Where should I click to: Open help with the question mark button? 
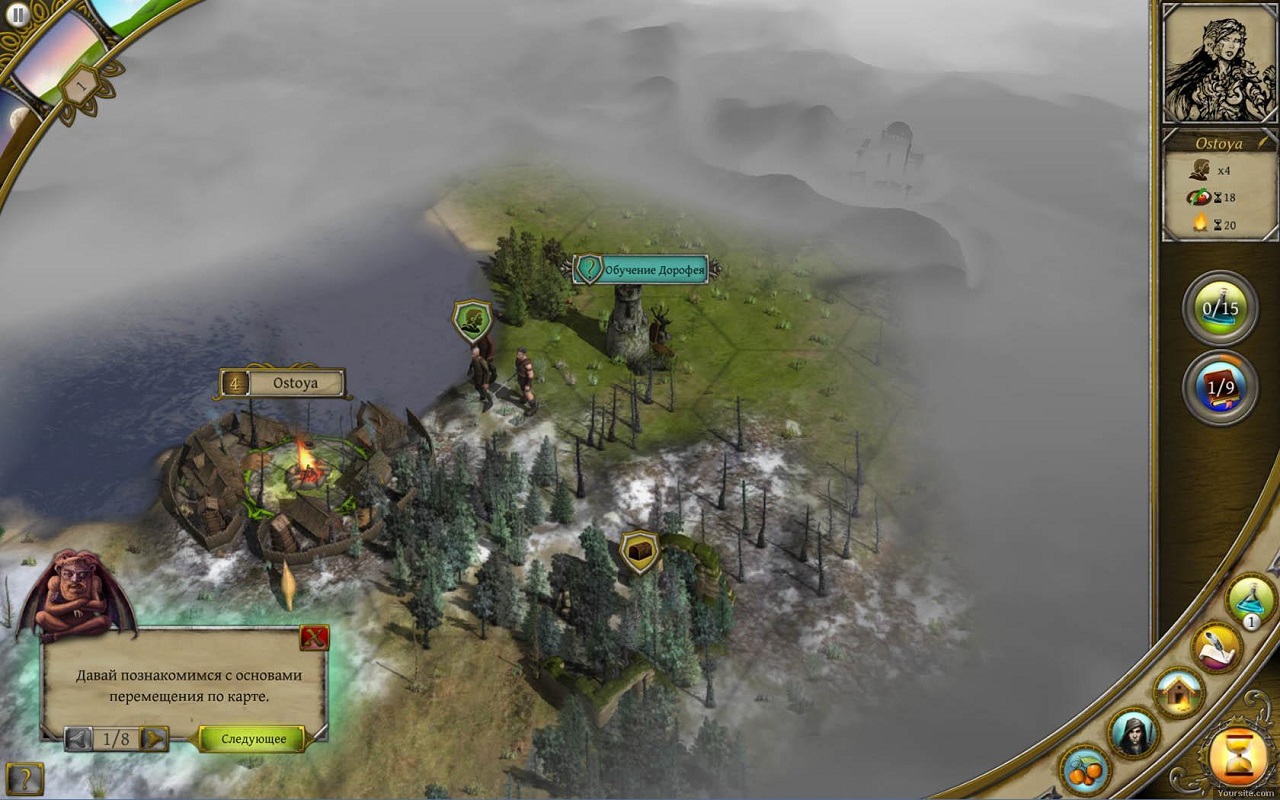point(24,778)
